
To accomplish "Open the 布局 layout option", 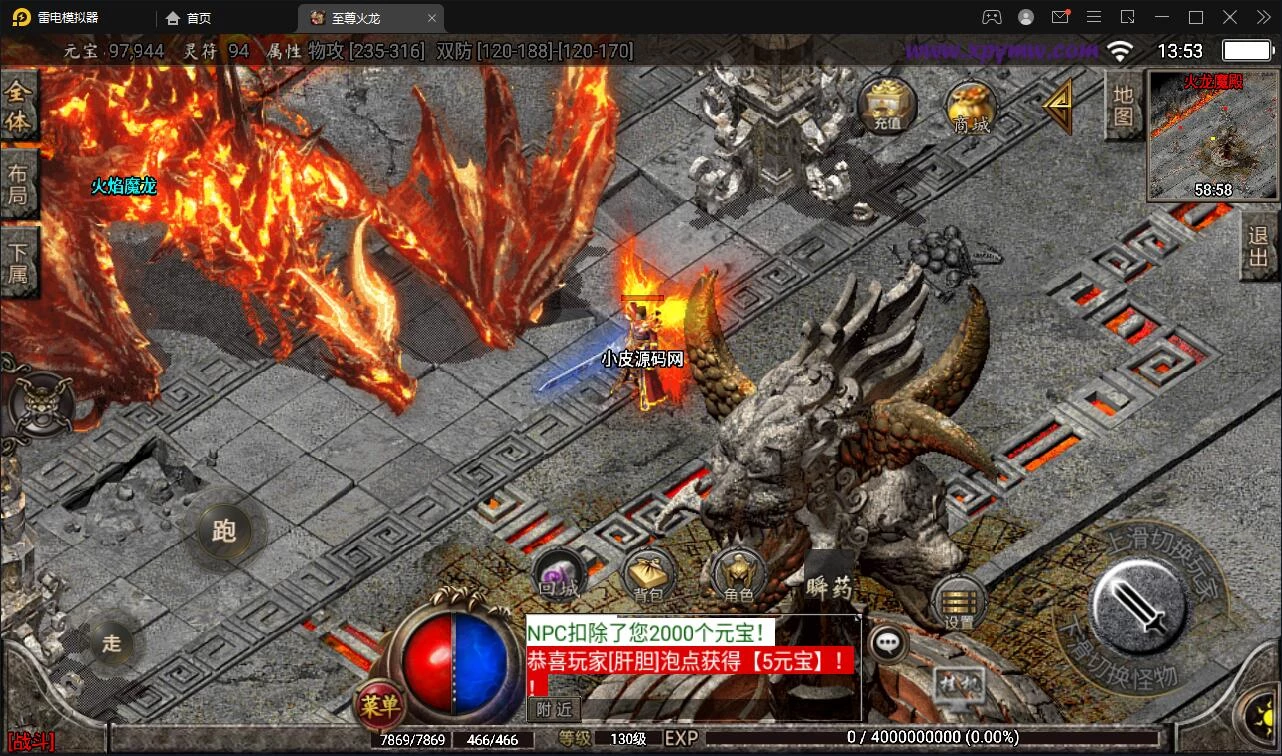I will pos(18,182).
